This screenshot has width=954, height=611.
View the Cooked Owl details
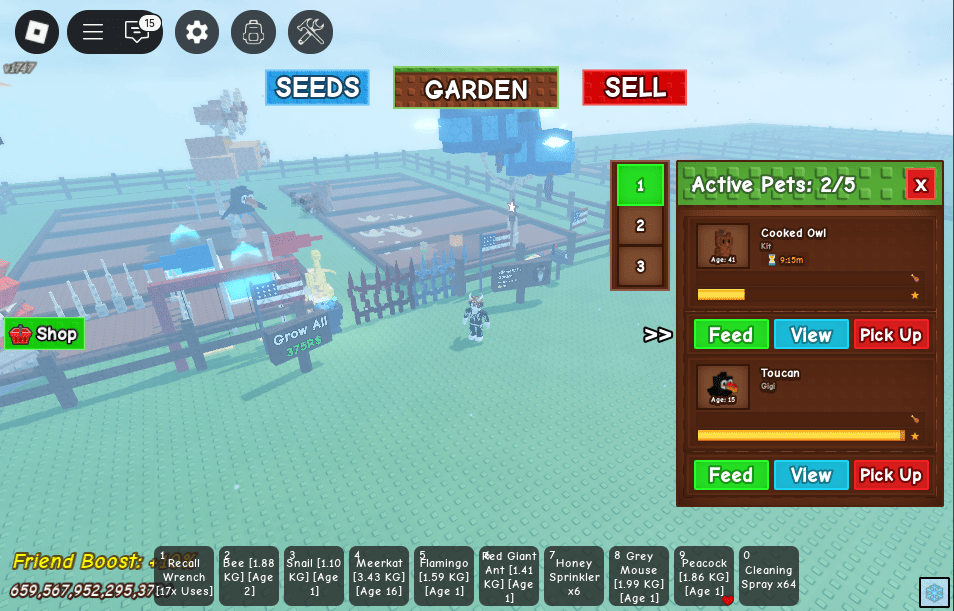(811, 335)
